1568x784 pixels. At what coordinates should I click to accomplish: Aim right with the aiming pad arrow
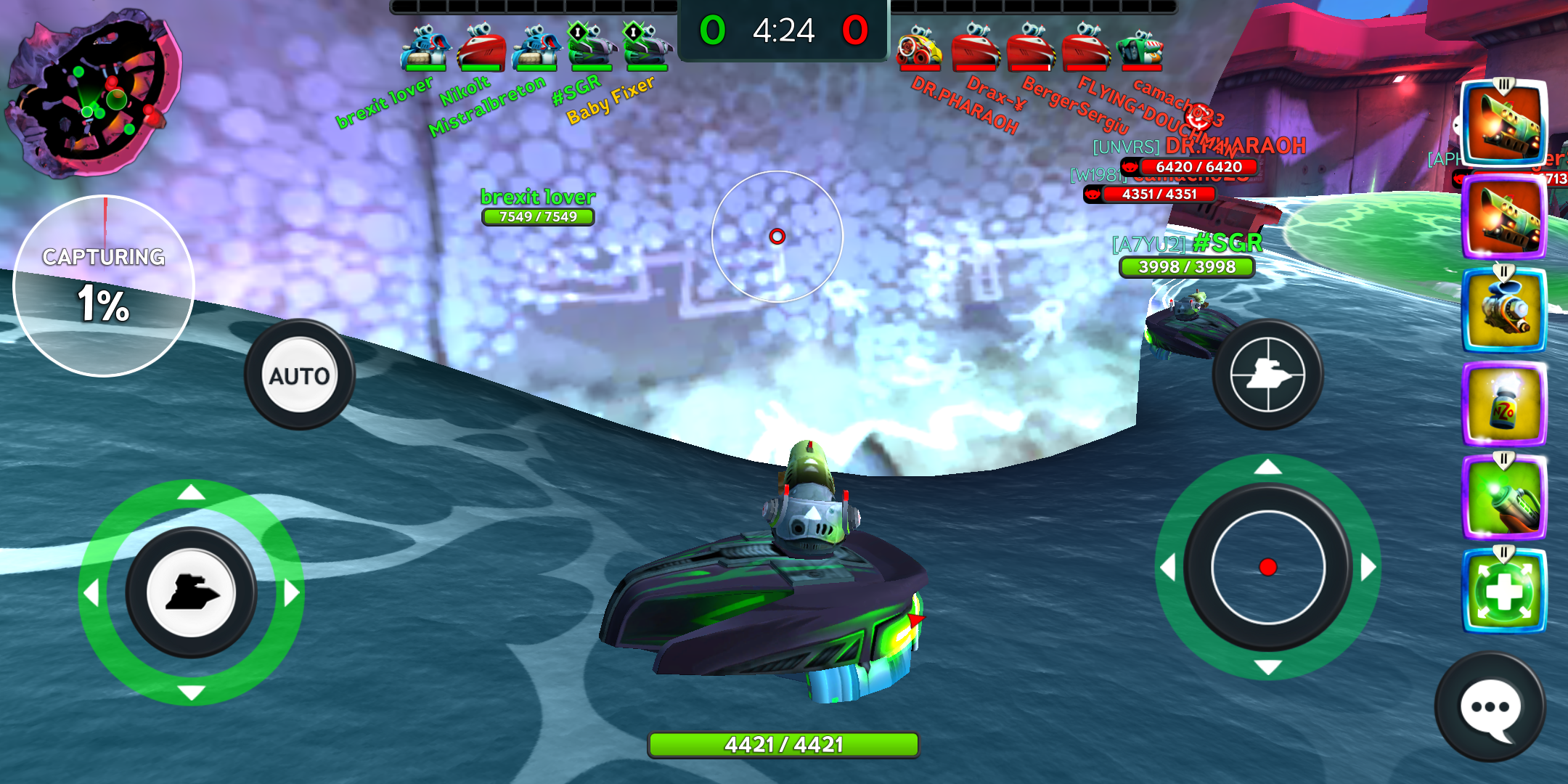tap(1368, 567)
